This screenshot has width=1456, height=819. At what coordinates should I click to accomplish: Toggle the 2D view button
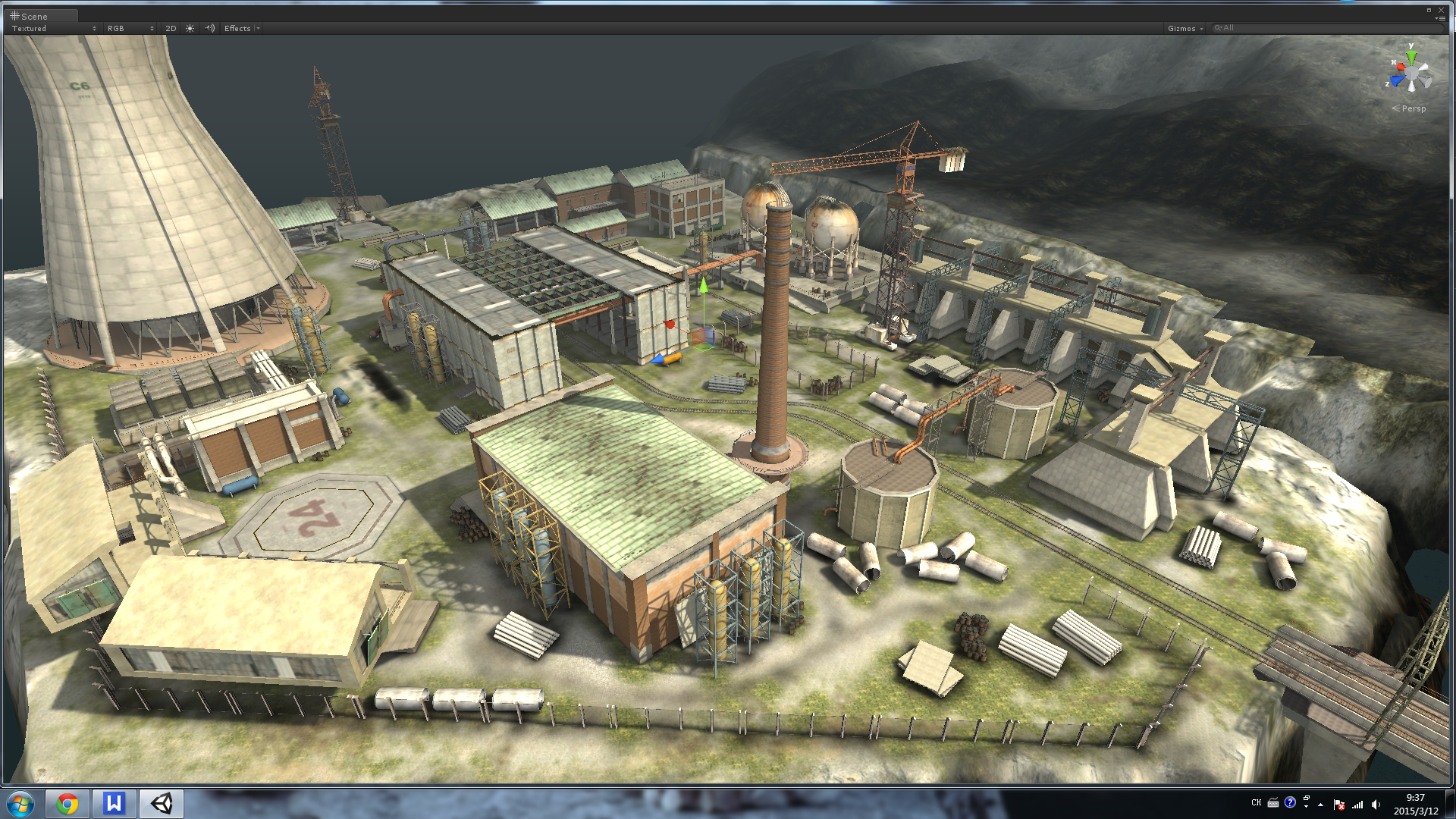pyautogui.click(x=171, y=28)
